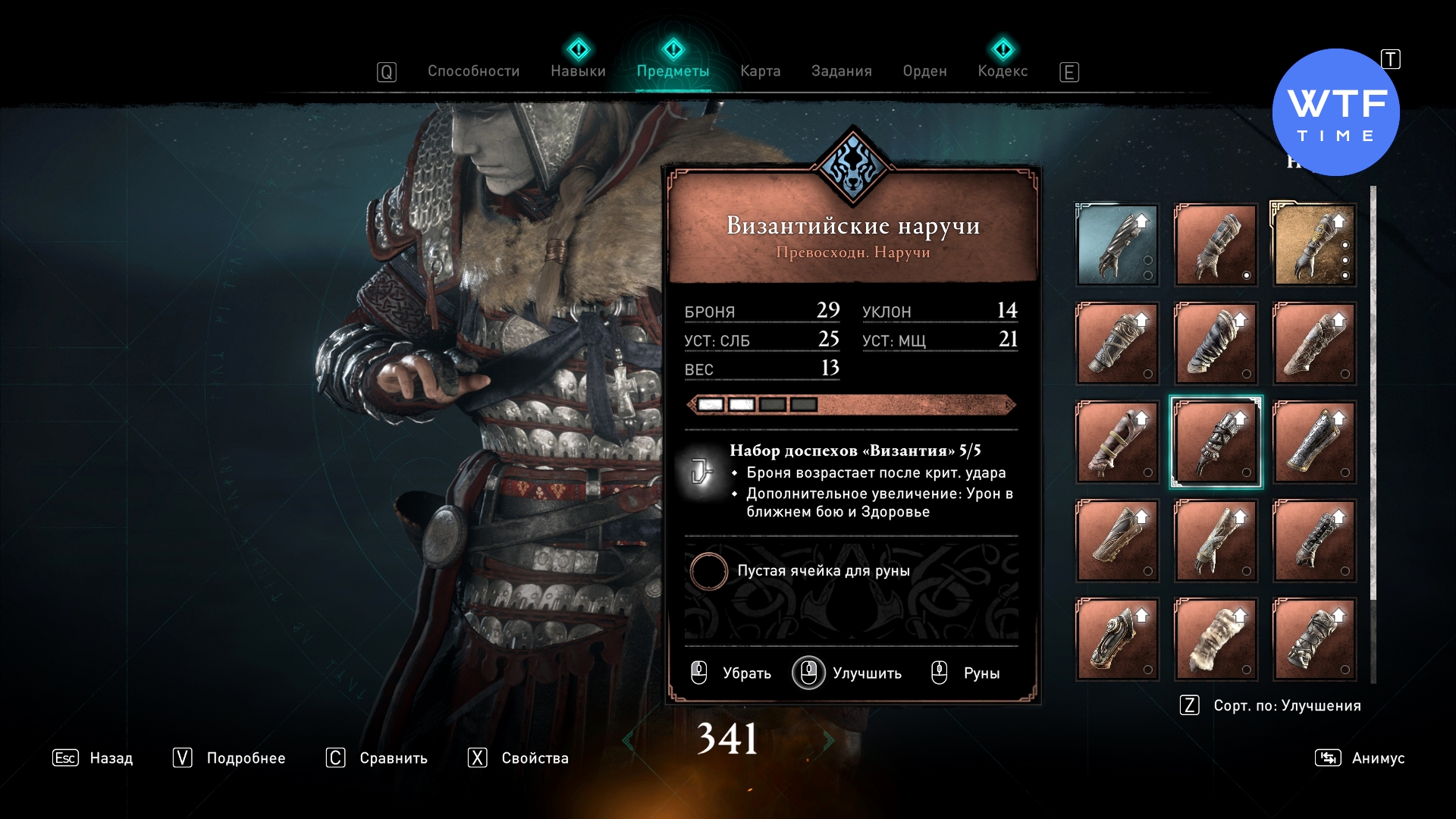1456x819 pixels.
Task: Choose the golden-background bracers slot
Action: pyautogui.click(x=1314, y=245)
